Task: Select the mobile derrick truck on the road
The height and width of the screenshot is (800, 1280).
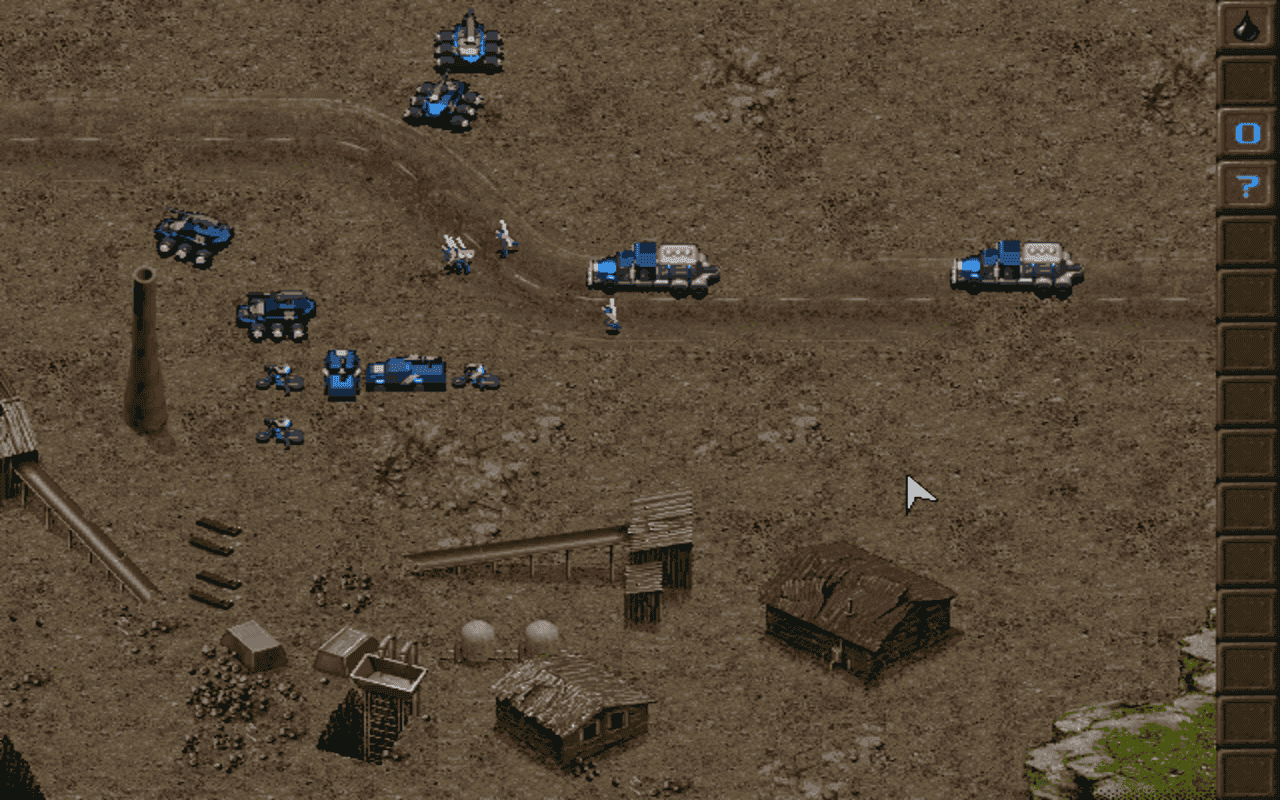Action: tap(650, 265)
